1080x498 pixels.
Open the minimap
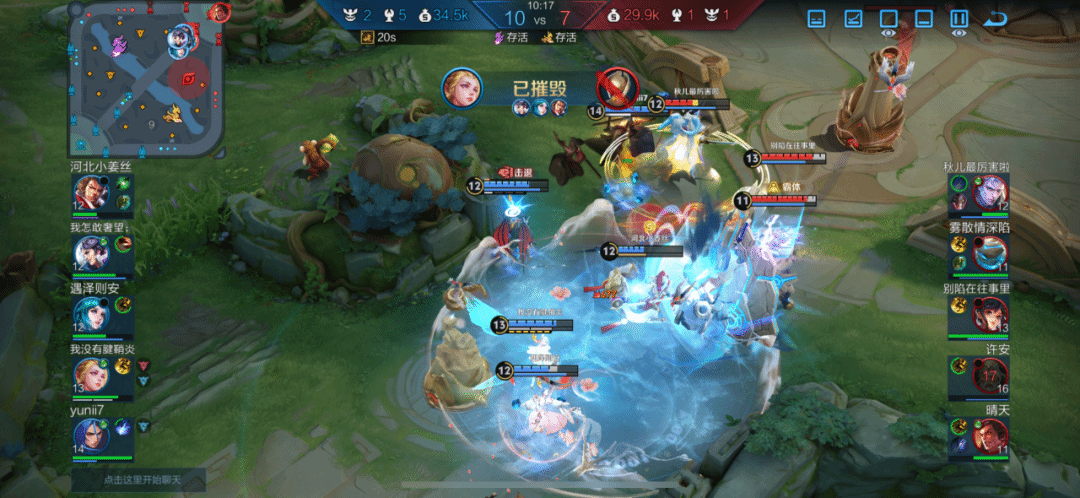(x=145, y=78)
